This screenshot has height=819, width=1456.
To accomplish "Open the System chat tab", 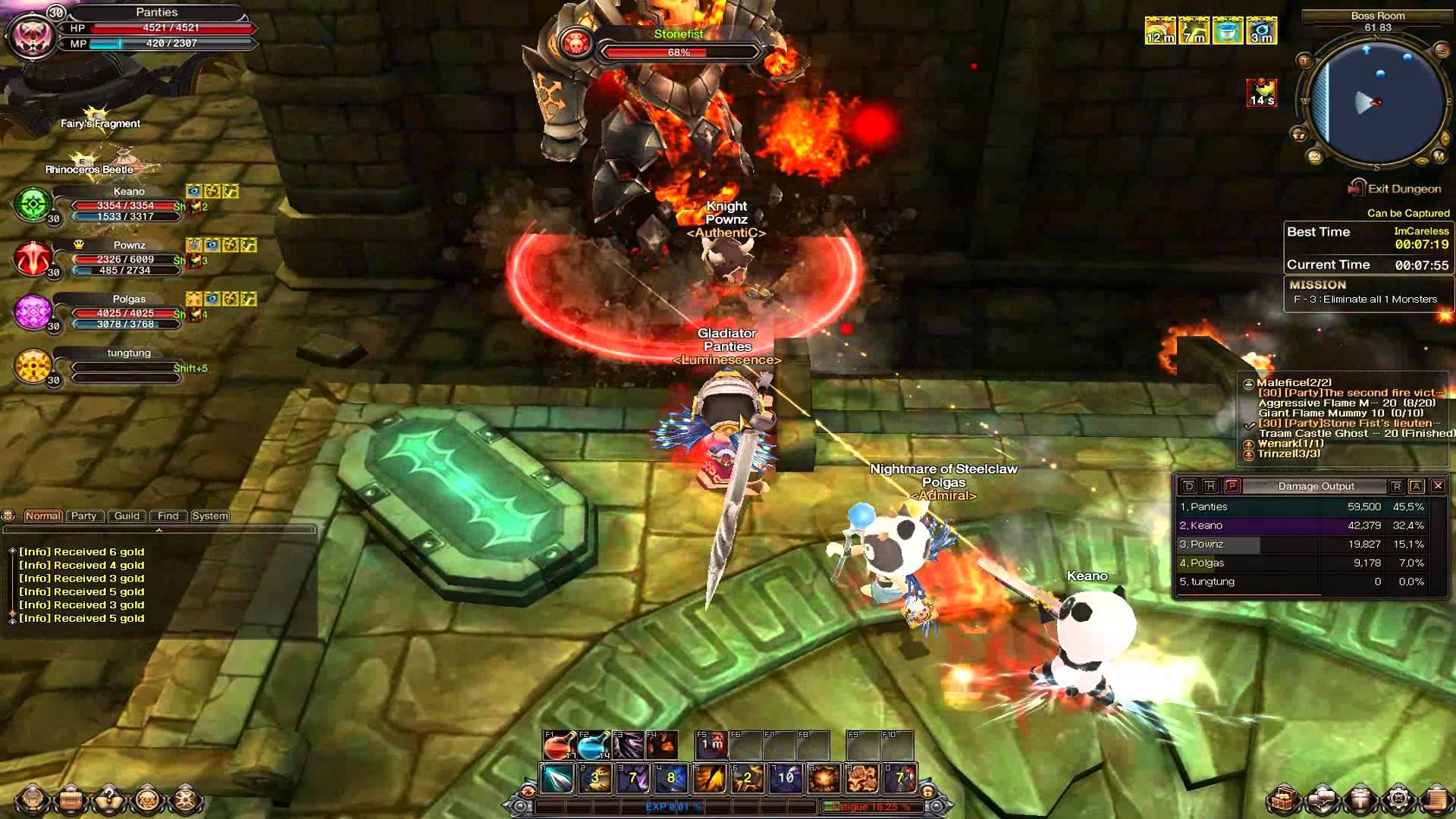I will [x=210, y=516].
